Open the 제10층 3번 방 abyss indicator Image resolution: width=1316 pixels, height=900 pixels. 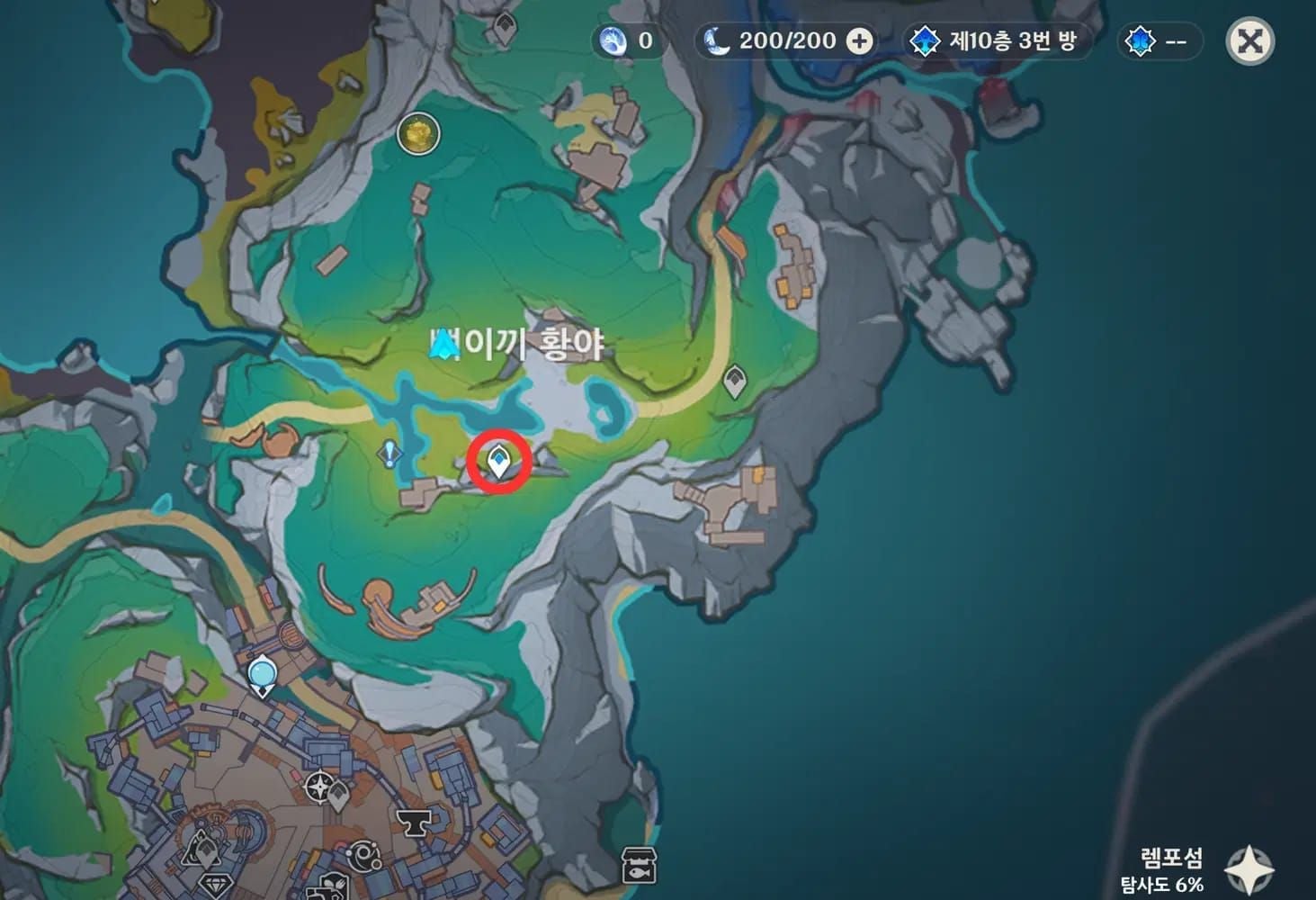coord(994,41)
